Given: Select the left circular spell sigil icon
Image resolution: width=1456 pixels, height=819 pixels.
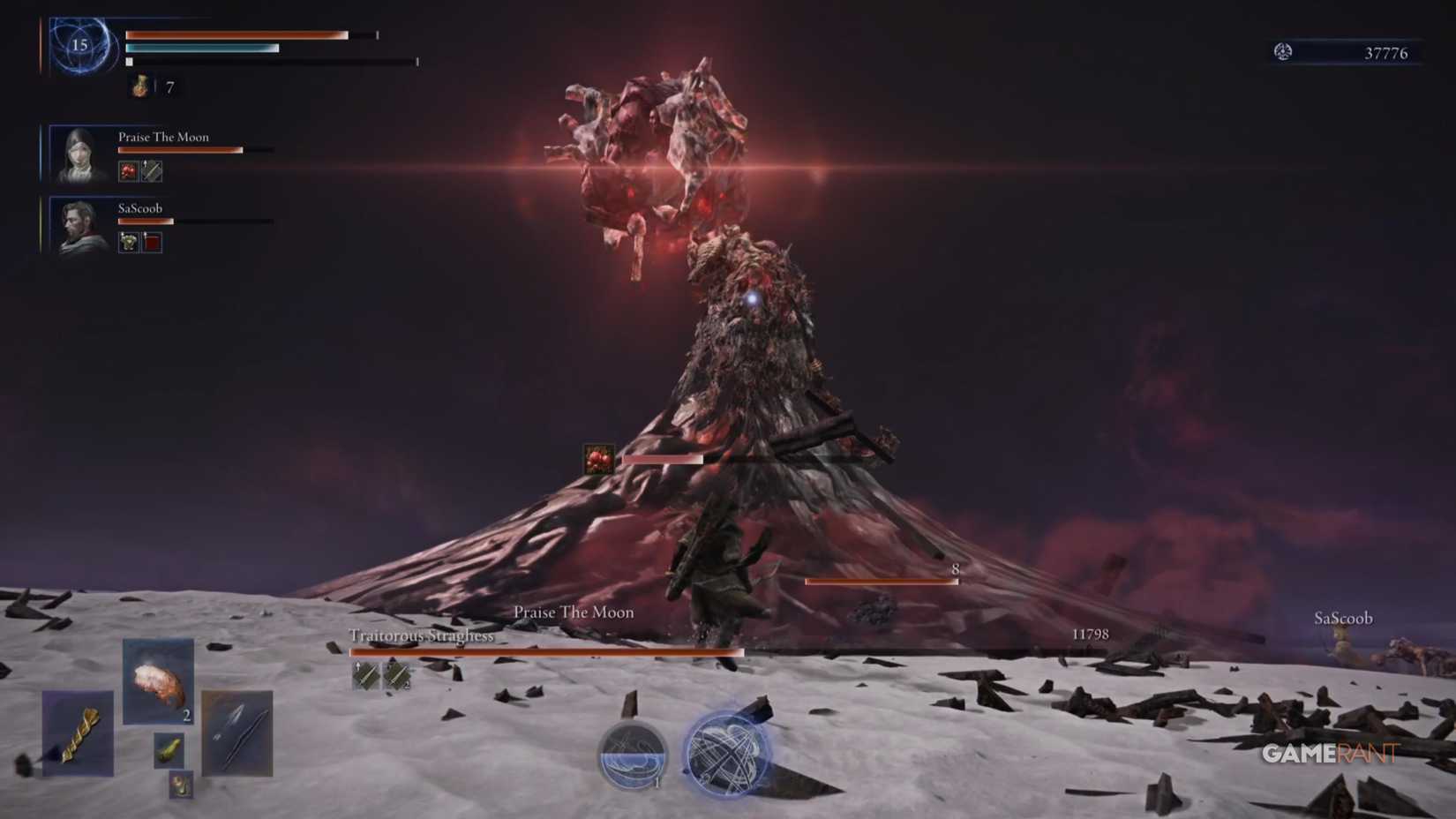Looking at the screenshot, I should (x=633, y=756).
